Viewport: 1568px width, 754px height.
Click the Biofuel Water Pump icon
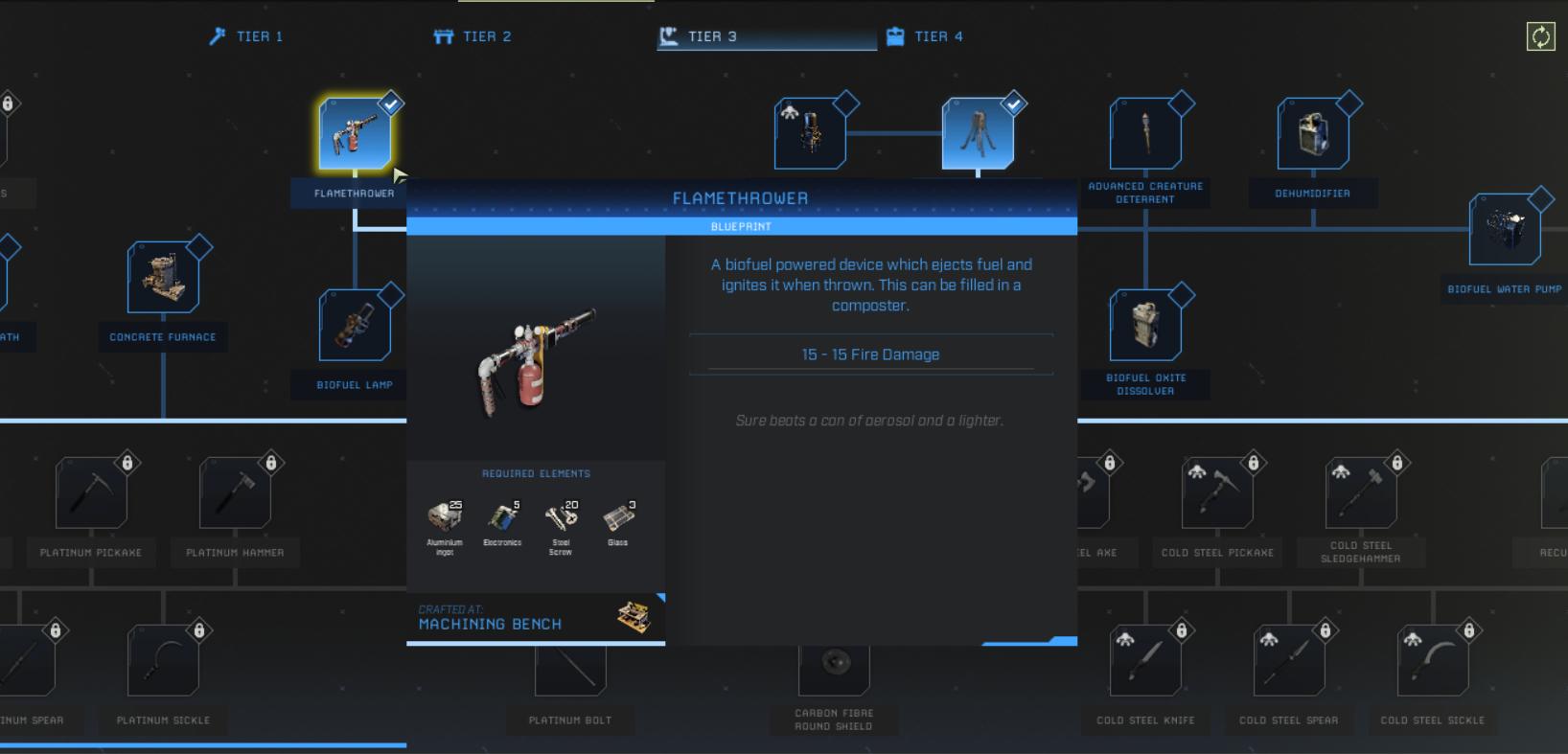[x=1505, y=228]
